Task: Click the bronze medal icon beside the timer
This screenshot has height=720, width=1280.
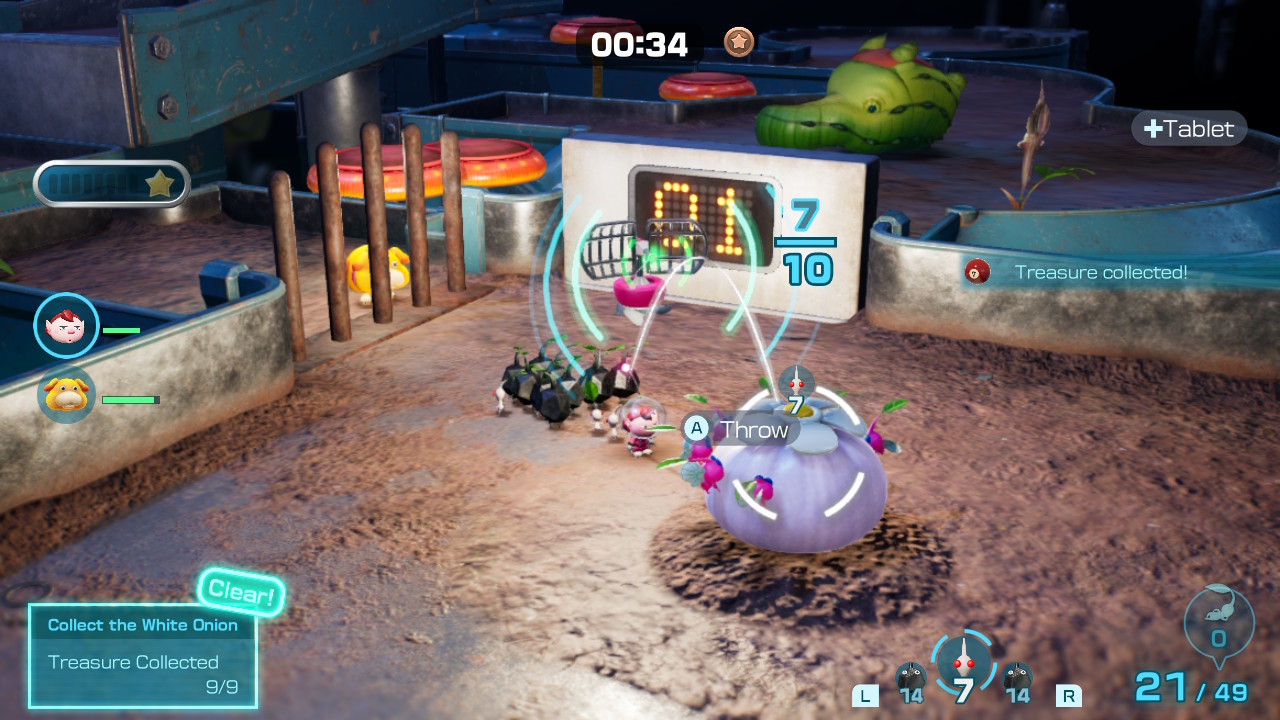Action: click(737, 43)
